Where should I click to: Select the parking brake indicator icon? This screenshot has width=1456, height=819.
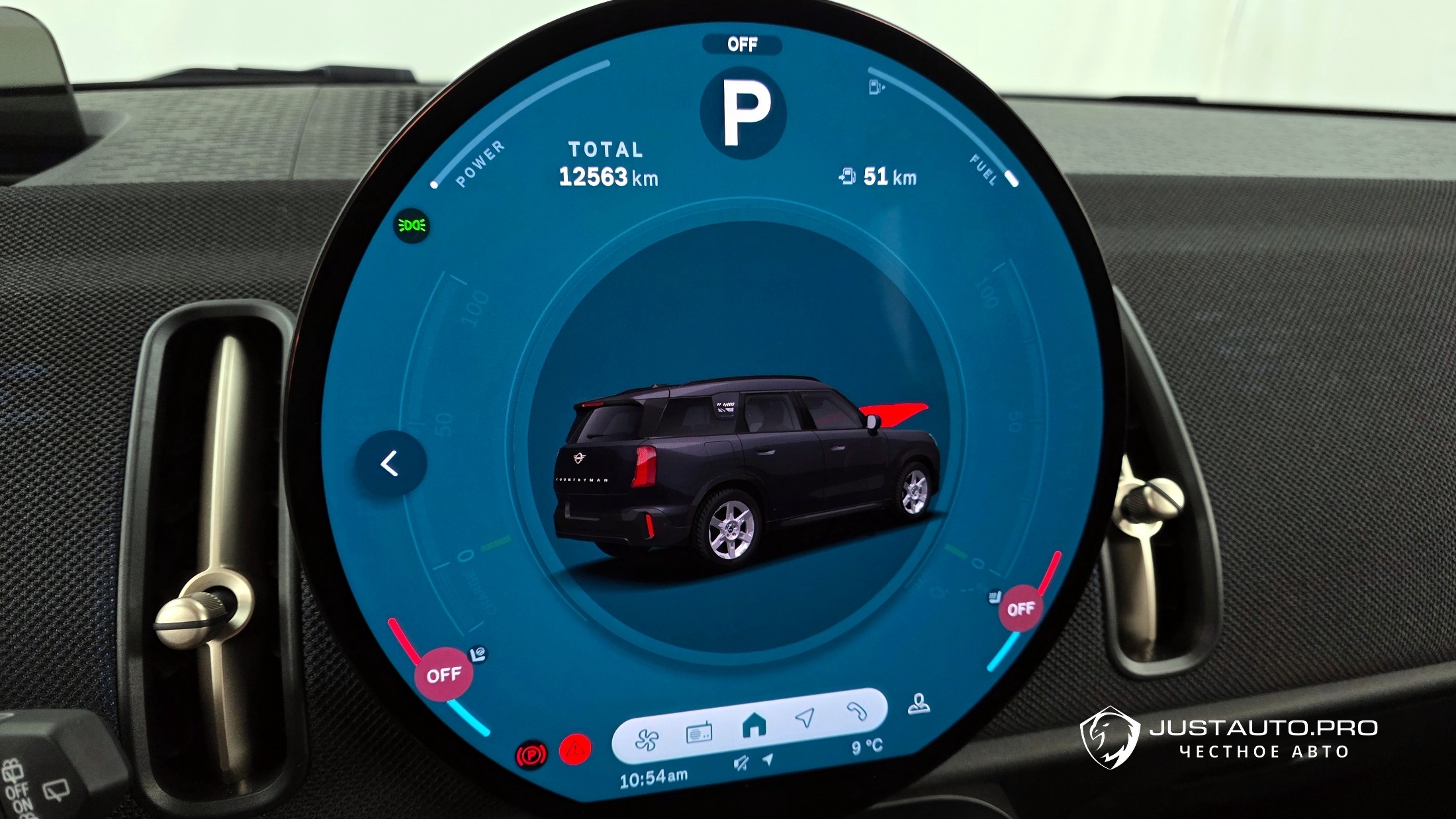(x=531, y=755)
